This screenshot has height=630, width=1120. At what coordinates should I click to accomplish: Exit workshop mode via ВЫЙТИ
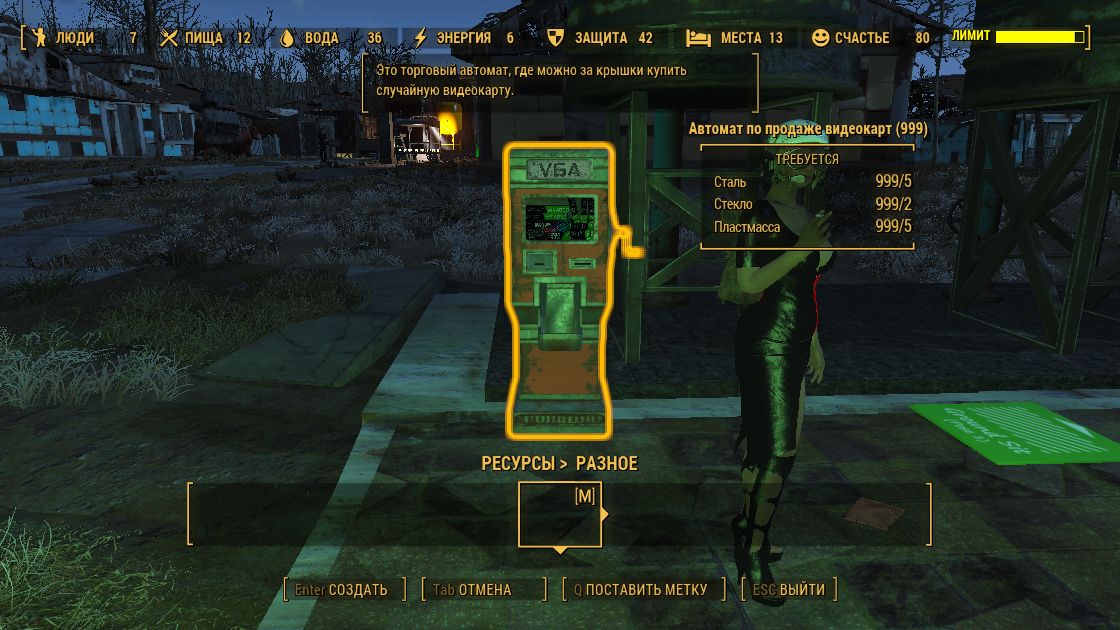[789, 590]
